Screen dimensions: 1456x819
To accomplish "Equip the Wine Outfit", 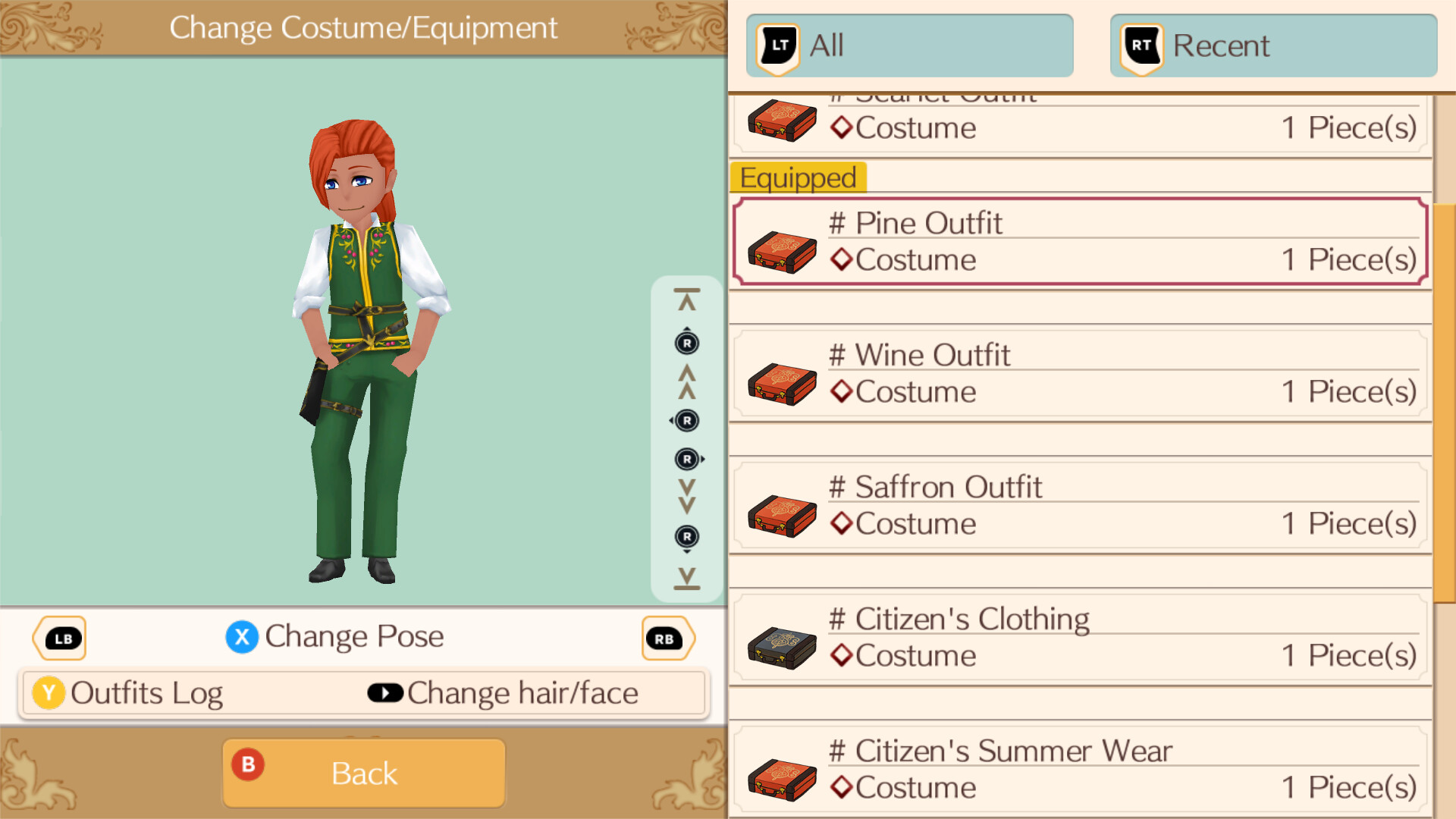I will click(1077, 373).
